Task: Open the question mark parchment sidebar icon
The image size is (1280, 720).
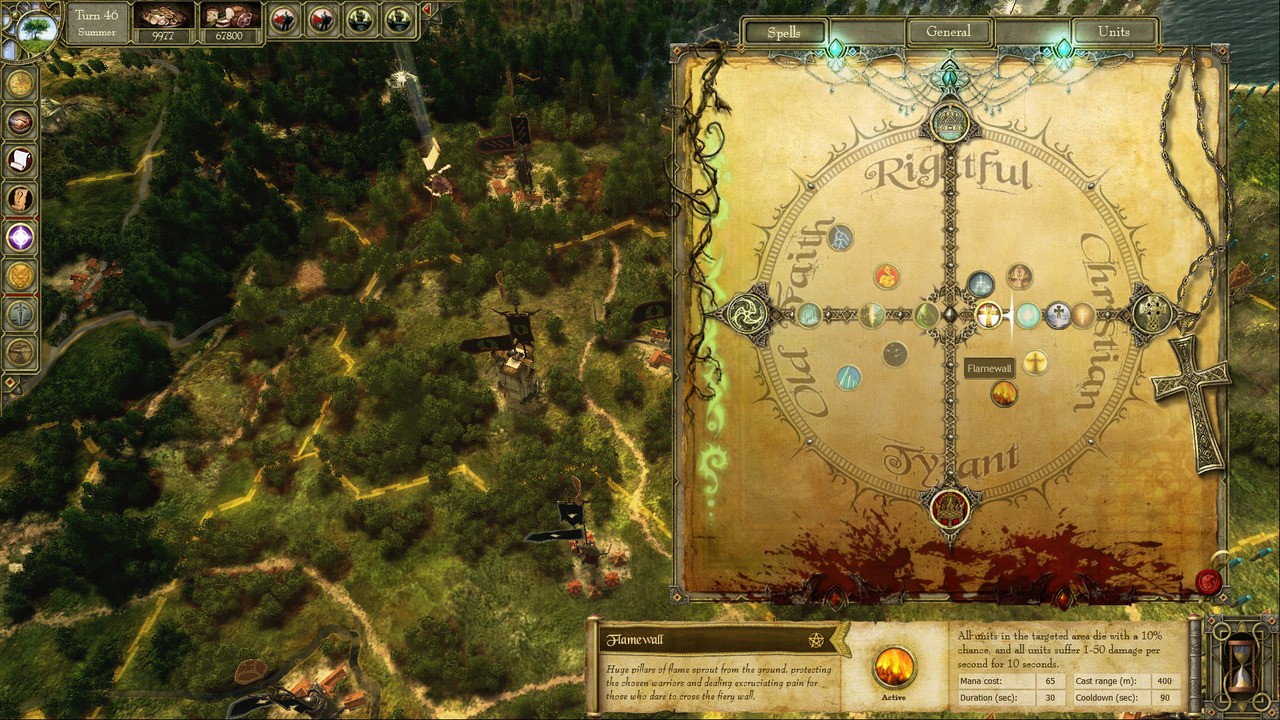Action: (x=20, y=199)
